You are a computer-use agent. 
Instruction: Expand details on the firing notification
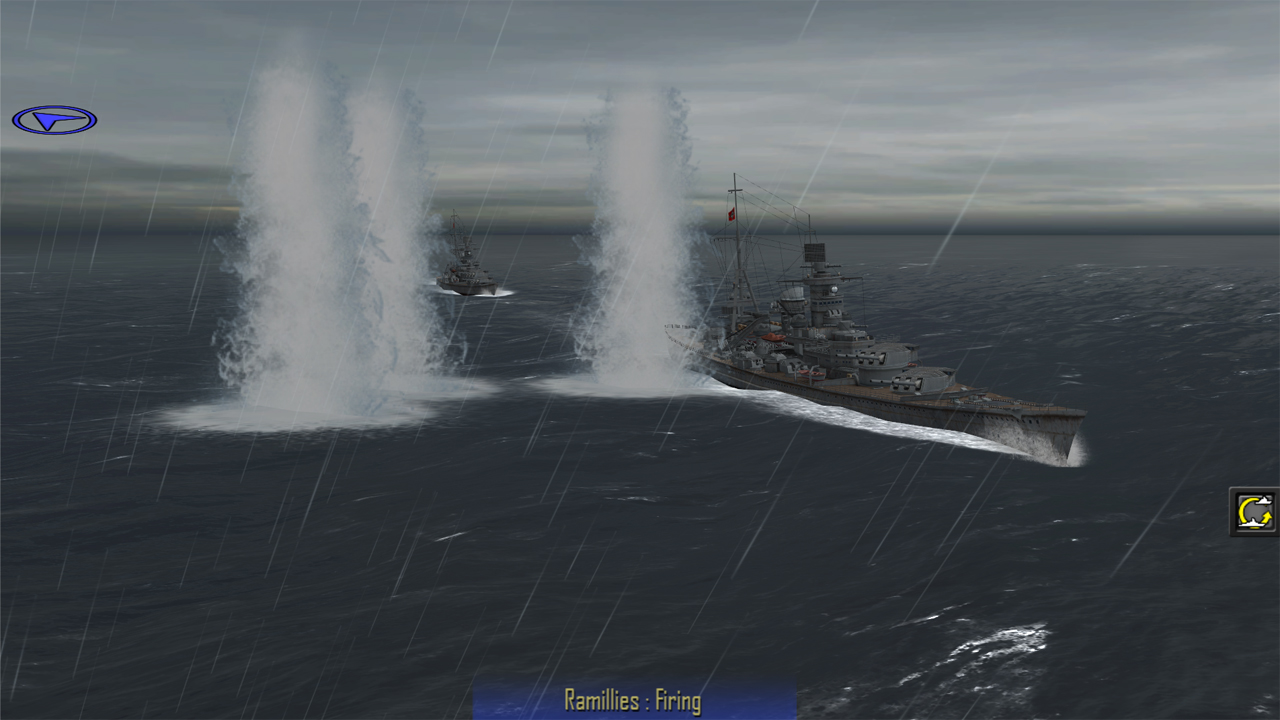[633, 701]
